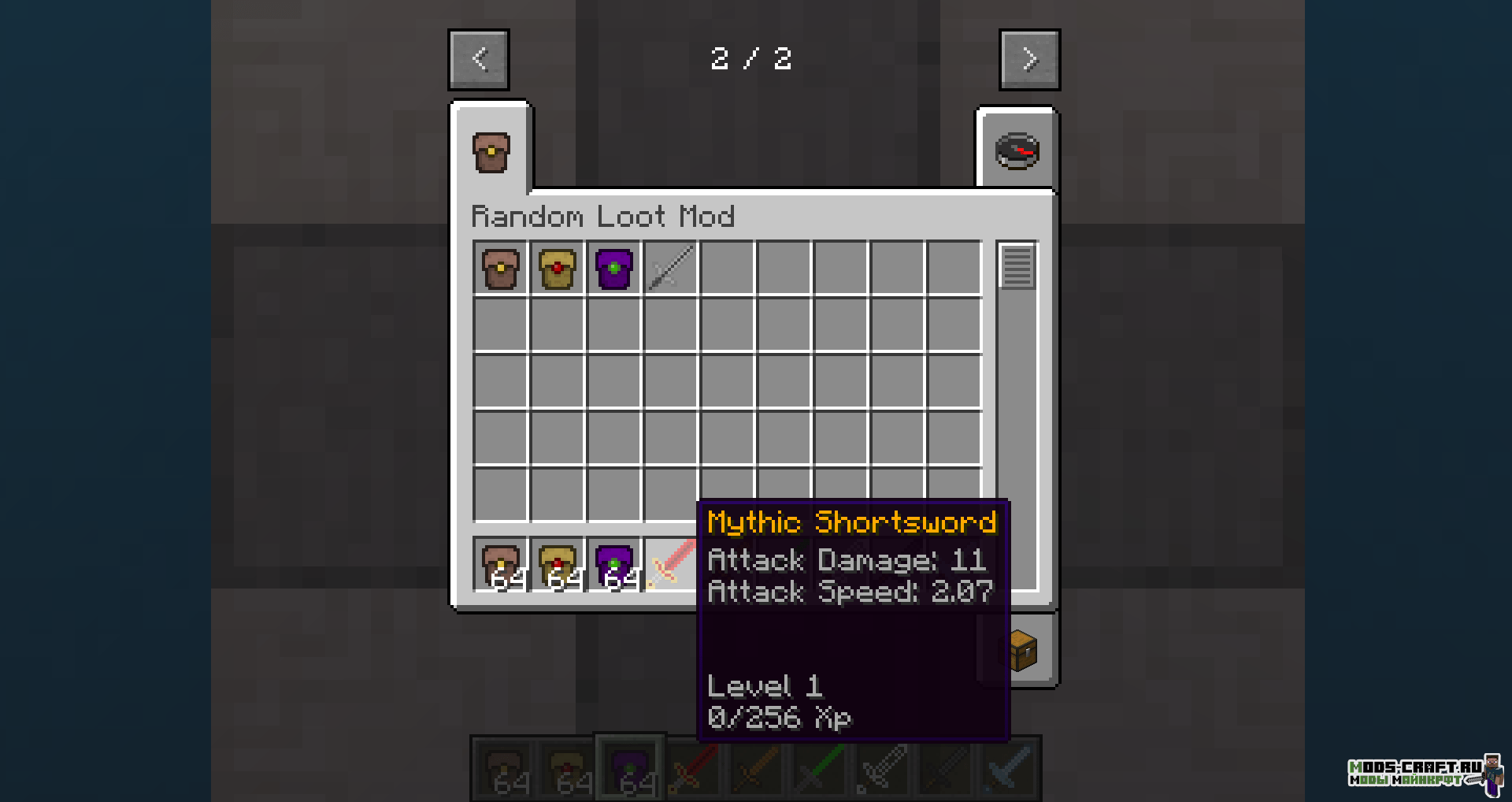Click the stack of 64 gold loot cases
This screenshot has width=1512, height=802.
pyautogui.click(x=558, y=564)
